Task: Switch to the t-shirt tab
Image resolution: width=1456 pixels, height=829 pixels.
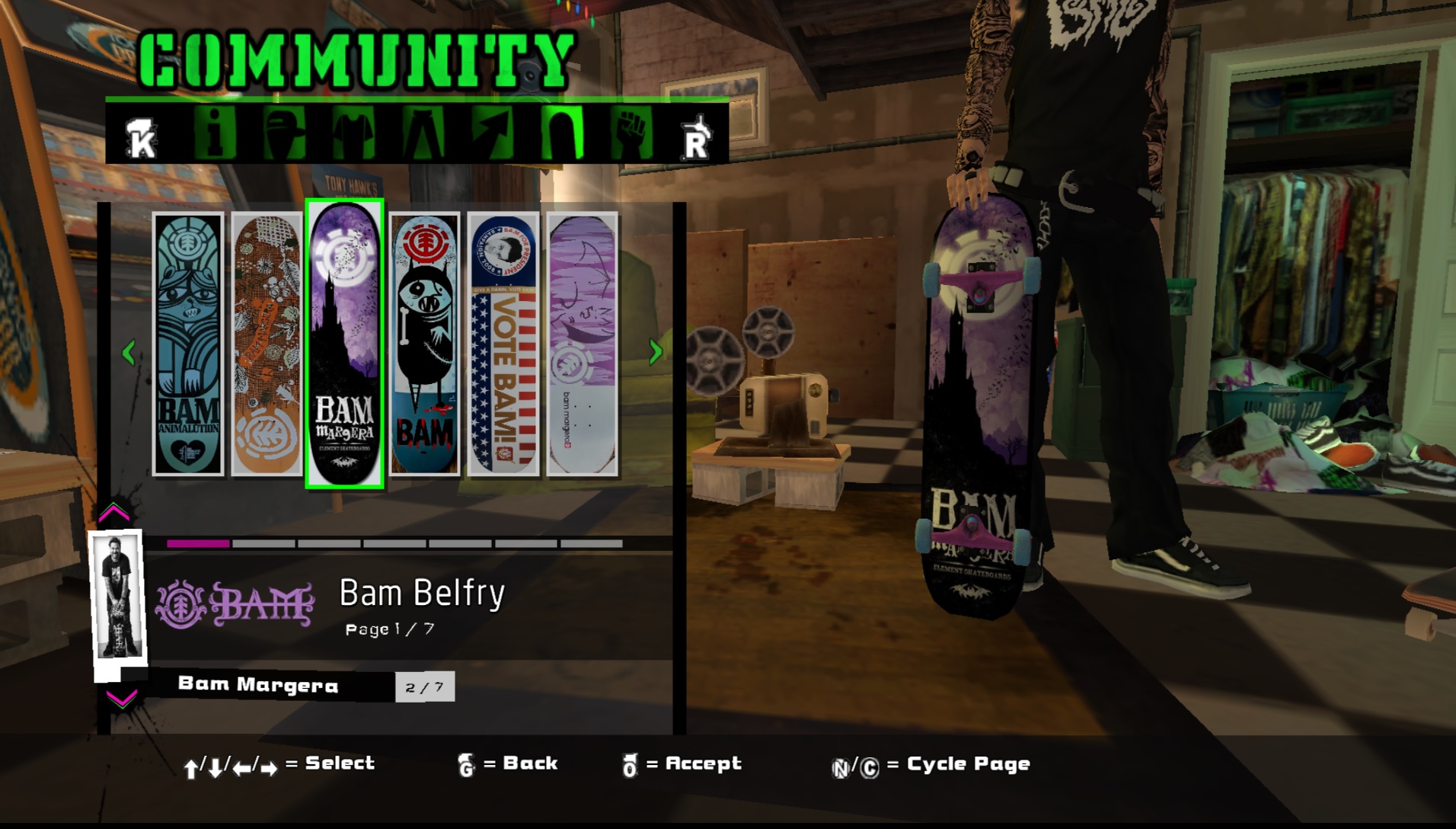Action: coord(354,133)
